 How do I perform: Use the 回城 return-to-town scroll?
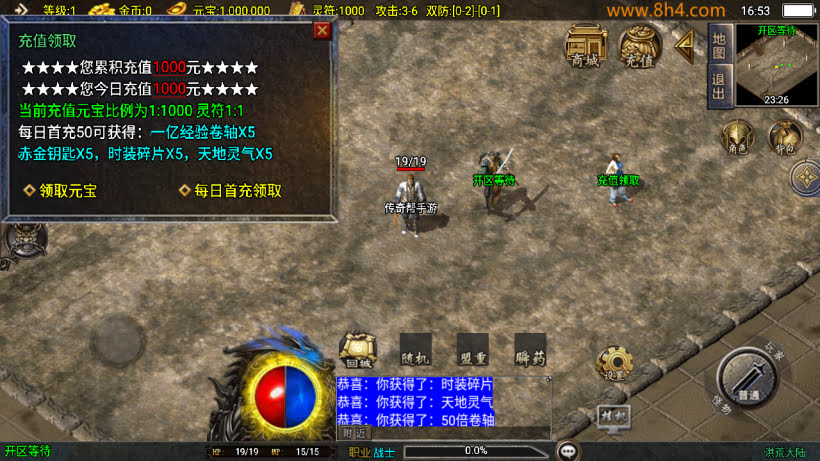pyautogui.click(x=356, y=349)
